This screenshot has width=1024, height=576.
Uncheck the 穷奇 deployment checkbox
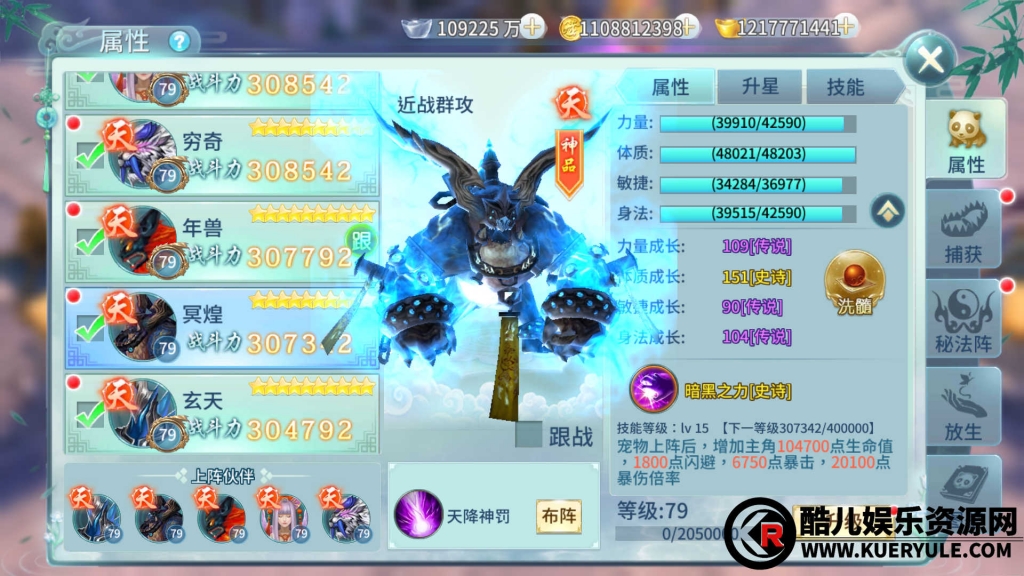tap(90, 157)
